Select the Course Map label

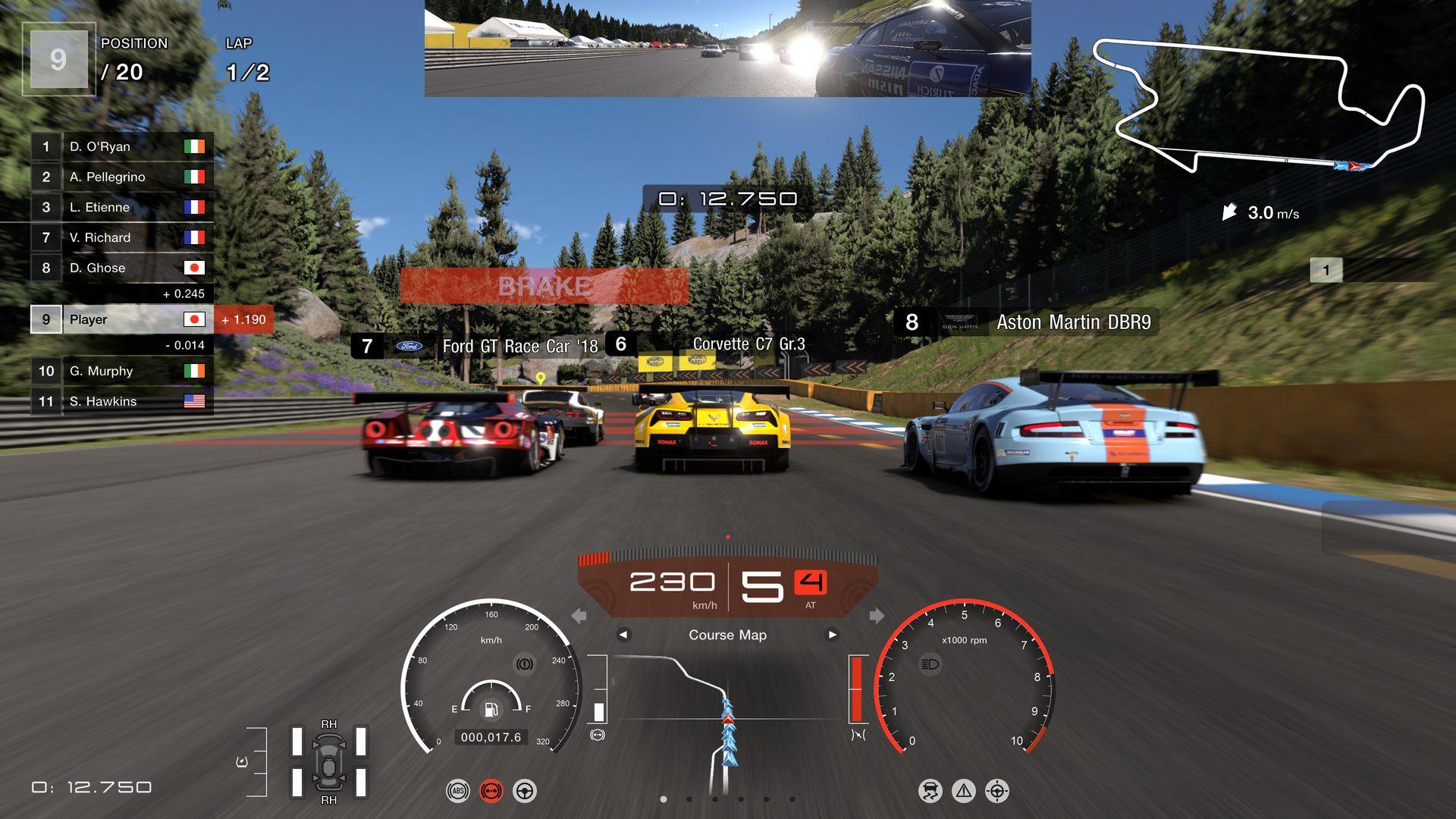pyautogui.click(x=726, y=635)
